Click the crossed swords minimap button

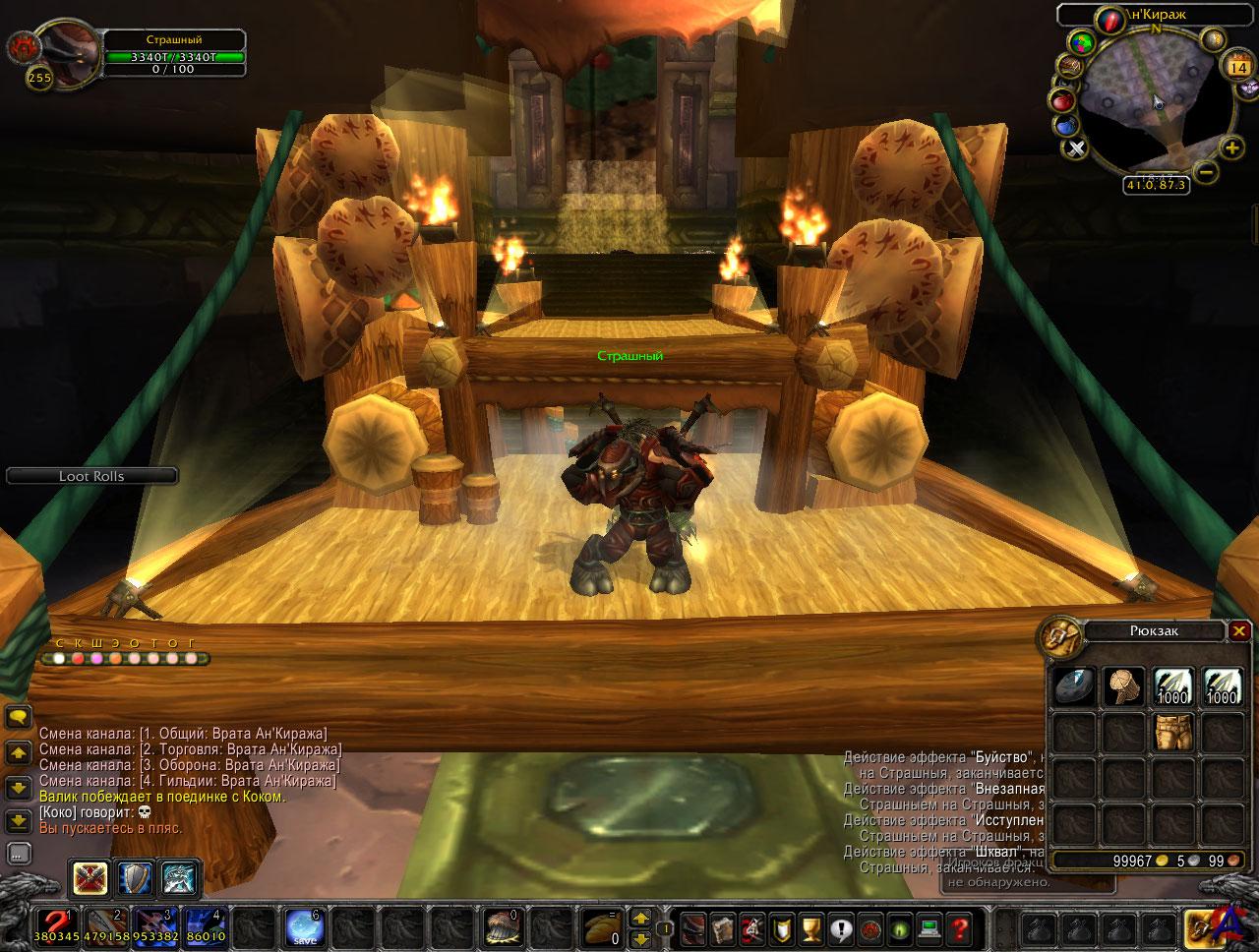[1076, 149]
